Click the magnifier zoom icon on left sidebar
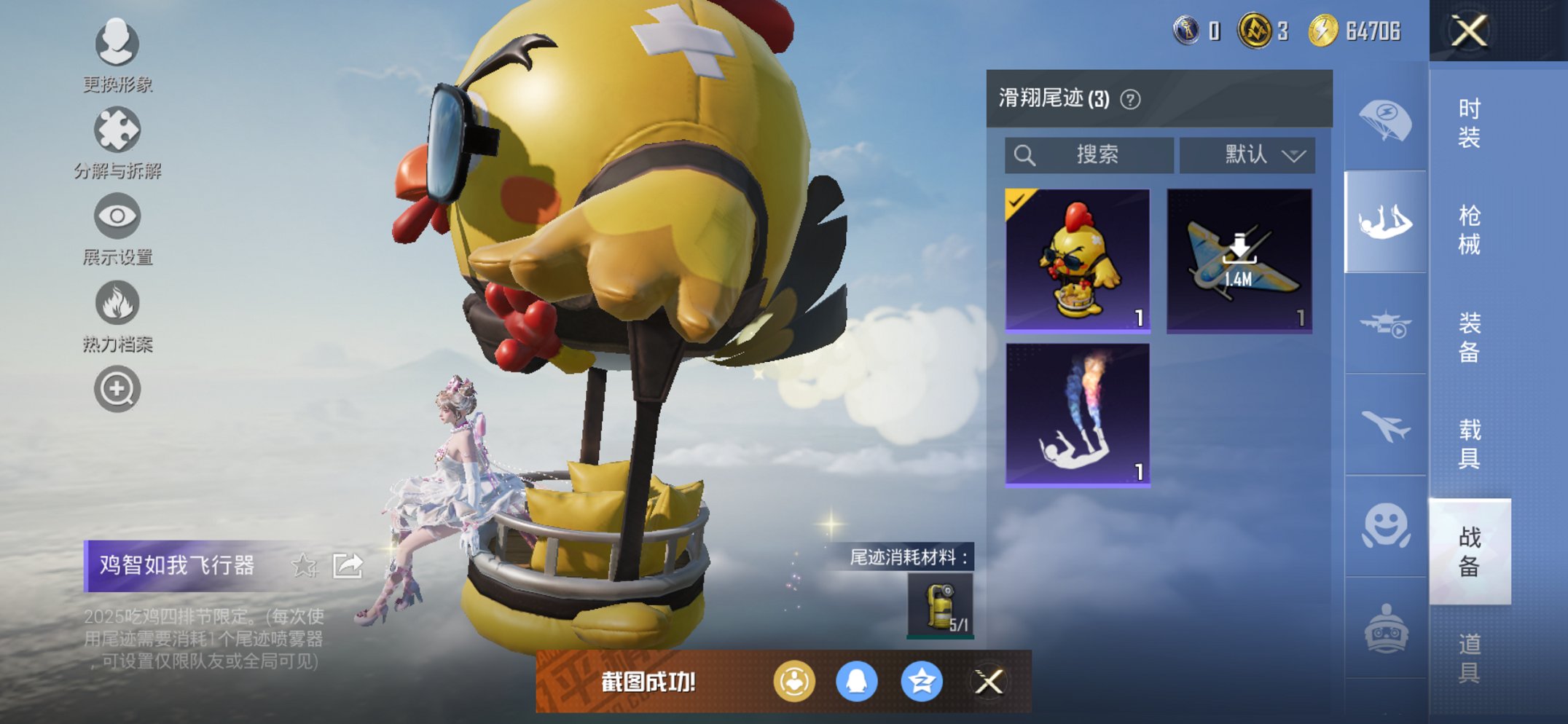Viewport: 1568px width, 724px height. click(x=119, y=388)
